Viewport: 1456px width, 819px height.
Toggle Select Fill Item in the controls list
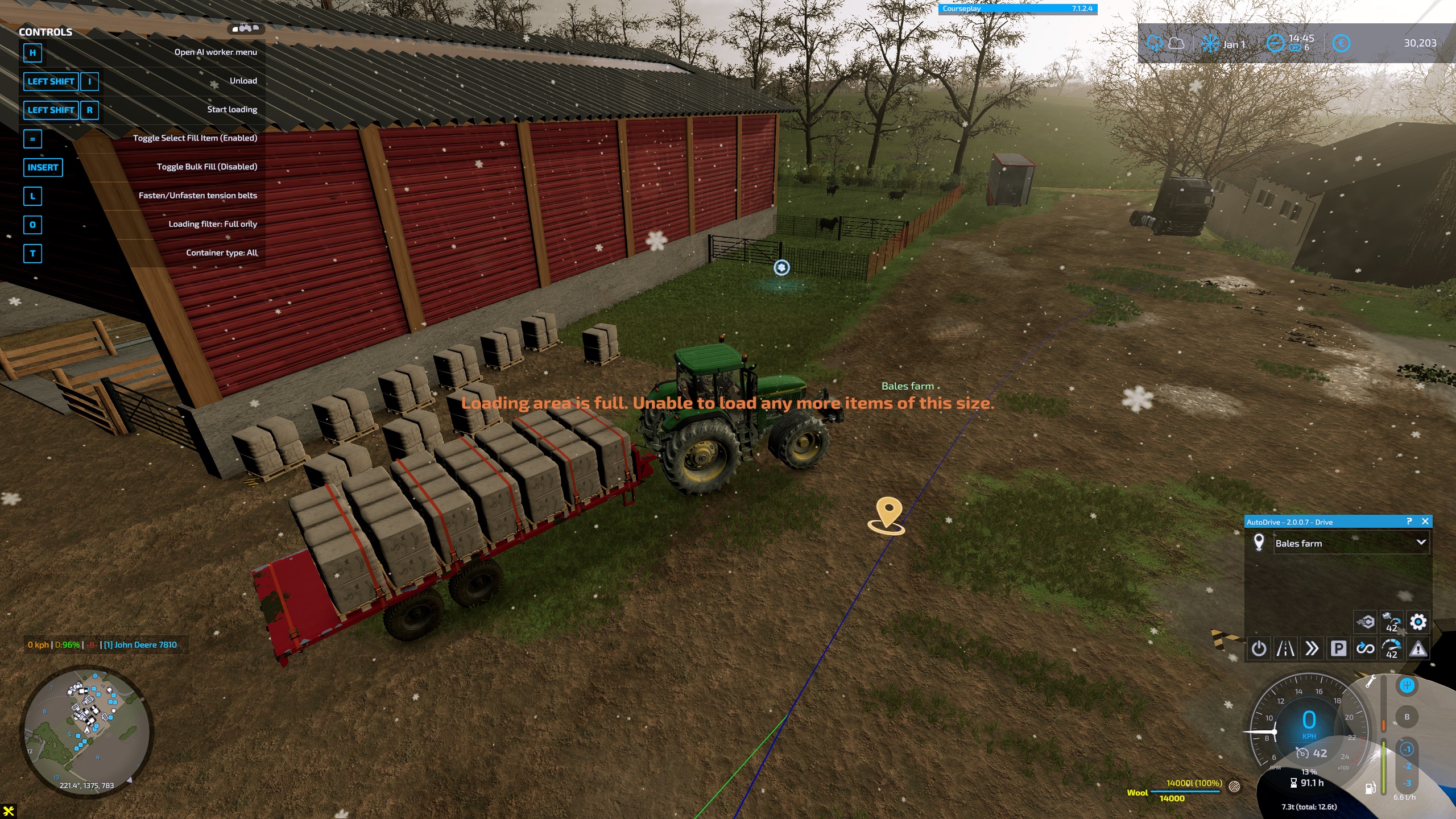[x=195, y=138]
